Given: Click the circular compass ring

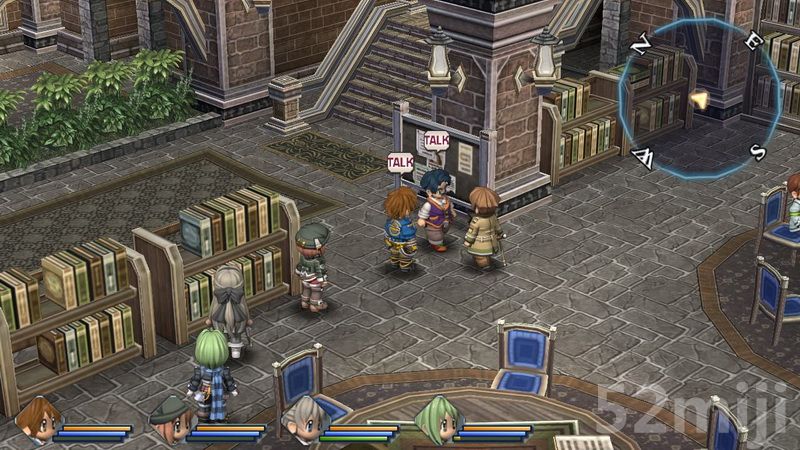Looking at the screenshot, I should coord(698,99).
